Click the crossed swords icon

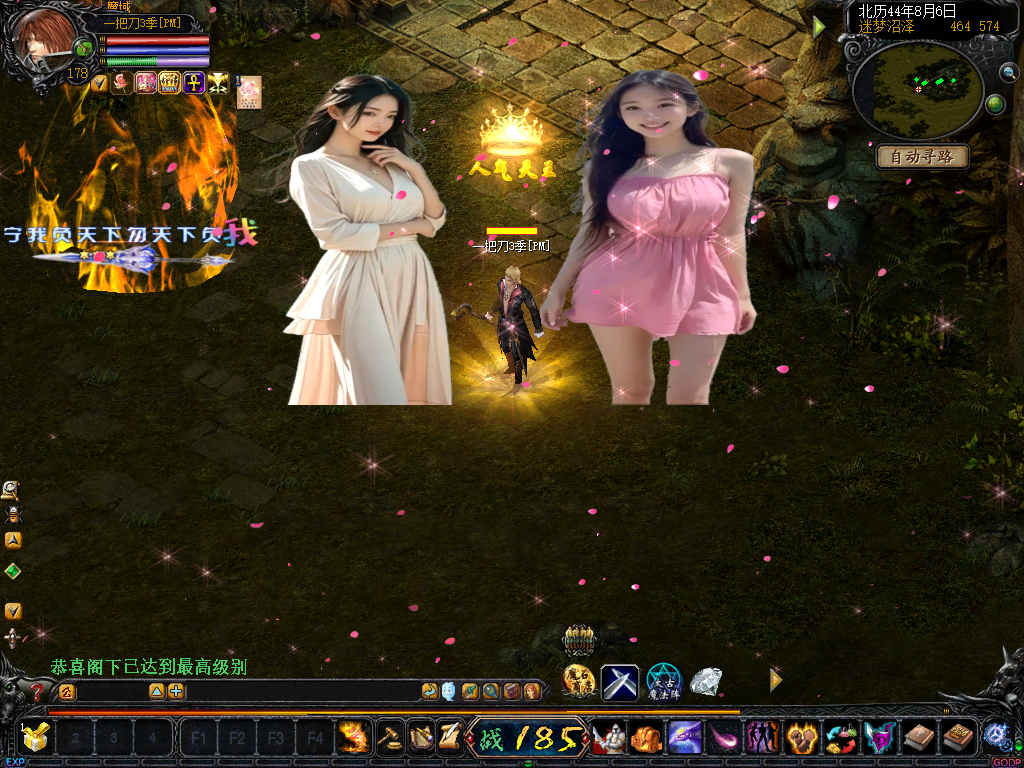619,682
